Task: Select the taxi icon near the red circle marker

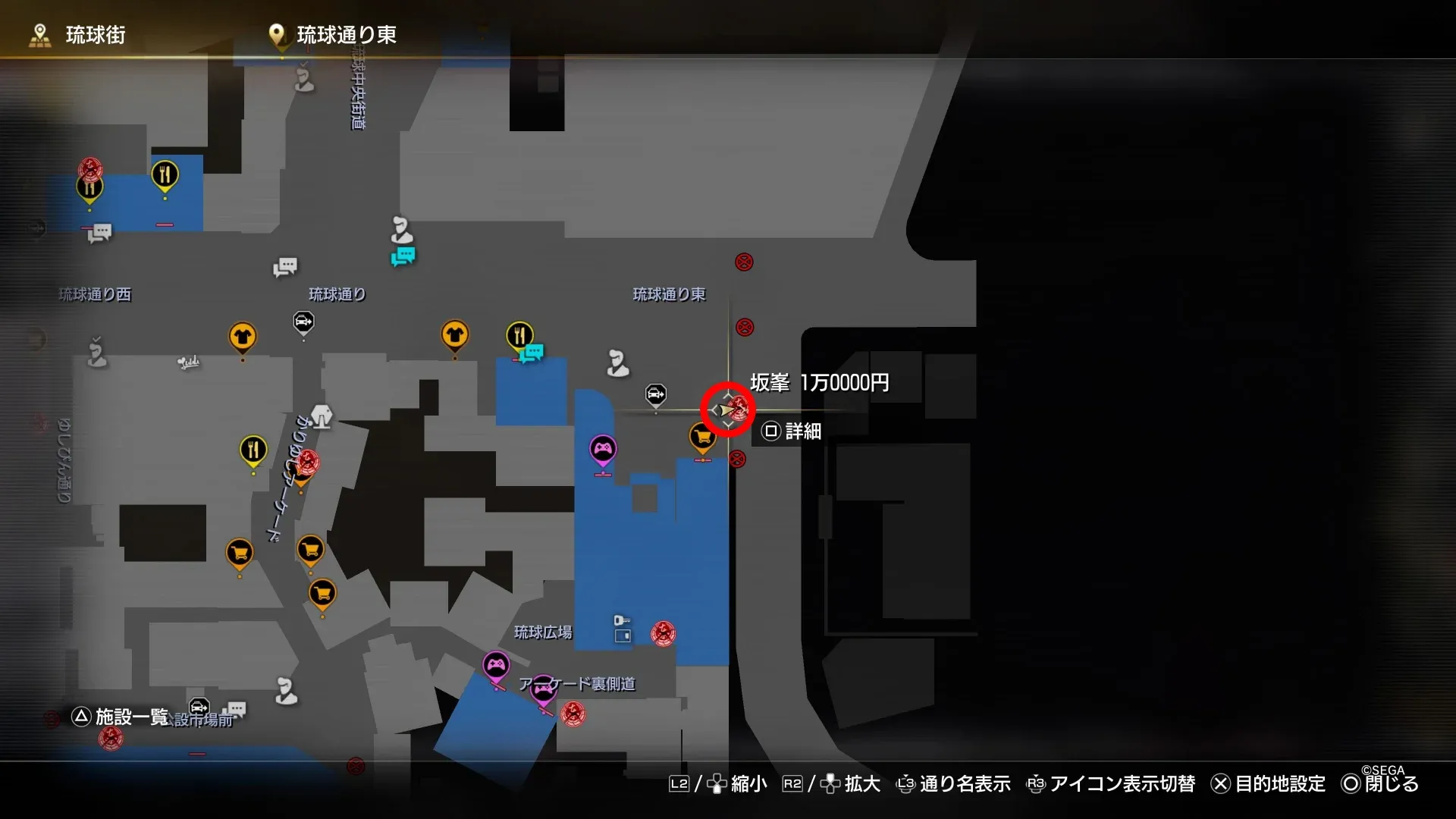Action: point(654,394)
